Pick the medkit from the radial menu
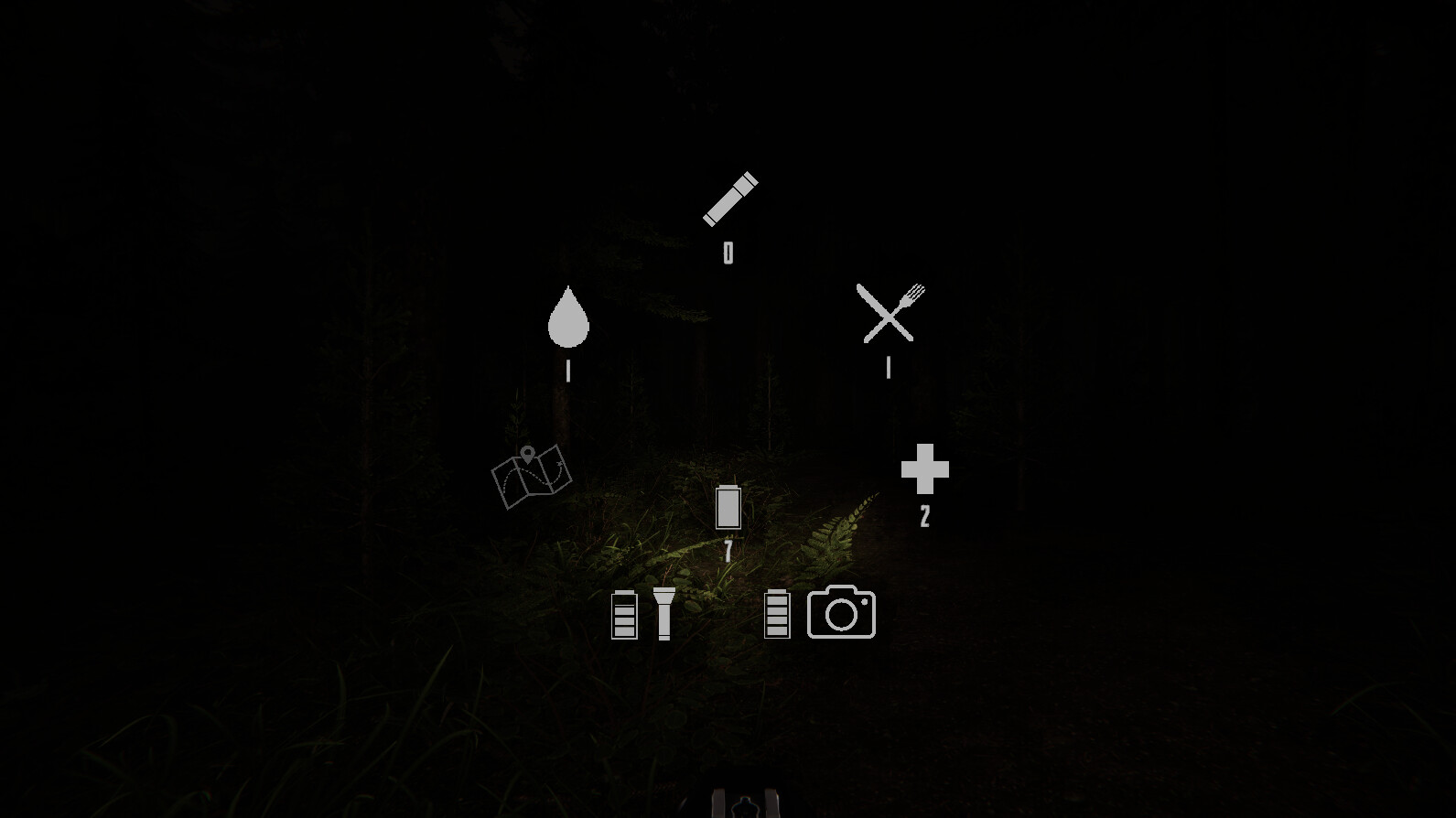Viewport: 1456px width, 818px height. [x=925, y=470]
